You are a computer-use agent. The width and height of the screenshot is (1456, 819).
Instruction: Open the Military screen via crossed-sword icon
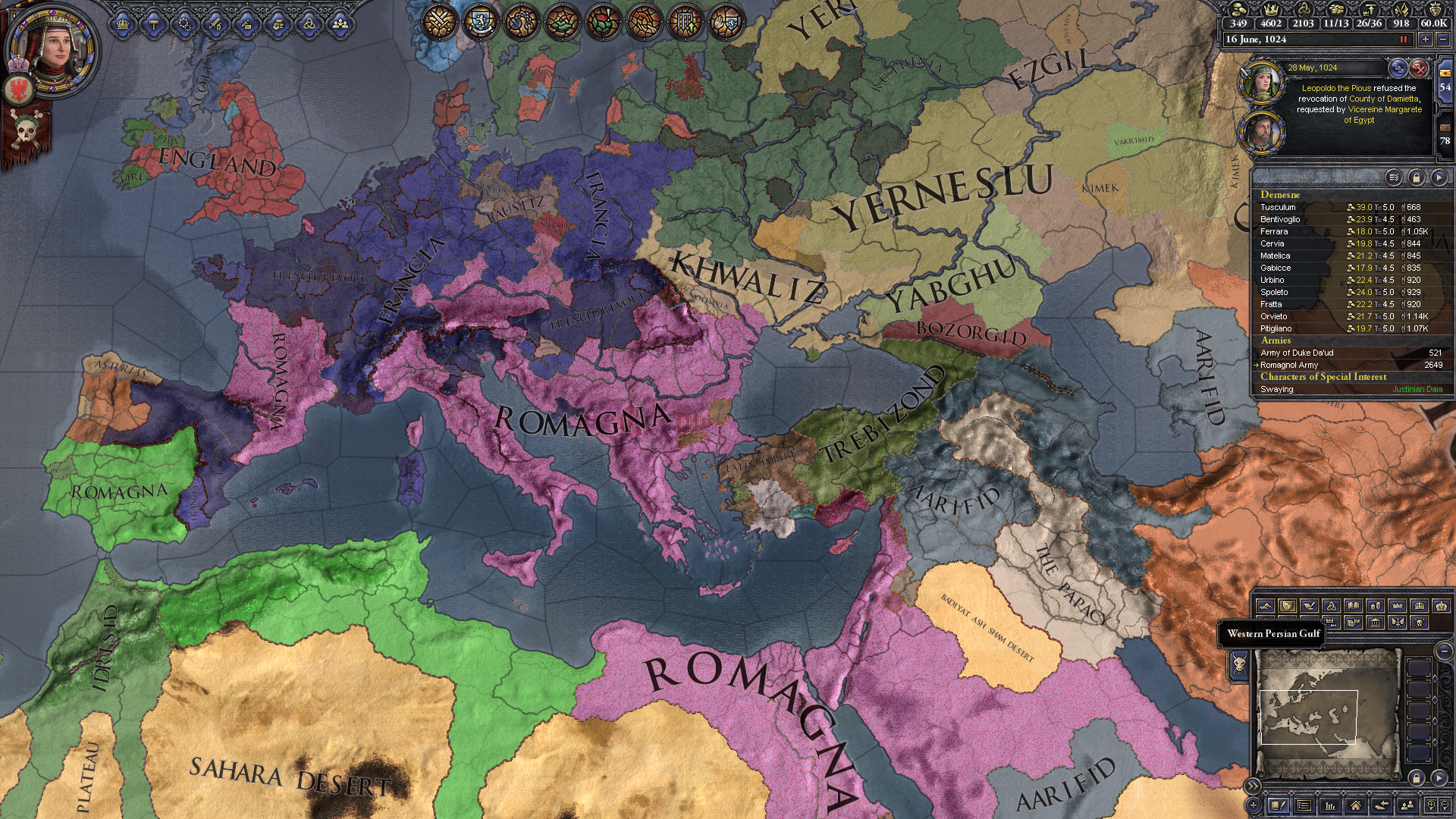215,23
